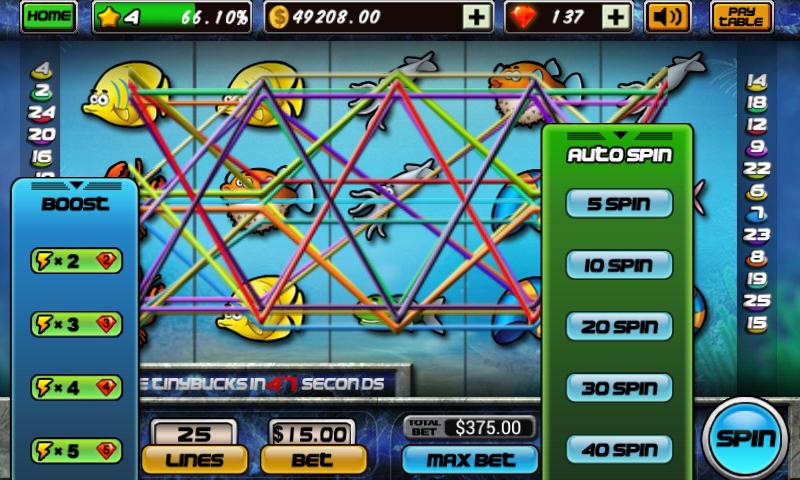Use the x4 boost

[x=77, y=386]
